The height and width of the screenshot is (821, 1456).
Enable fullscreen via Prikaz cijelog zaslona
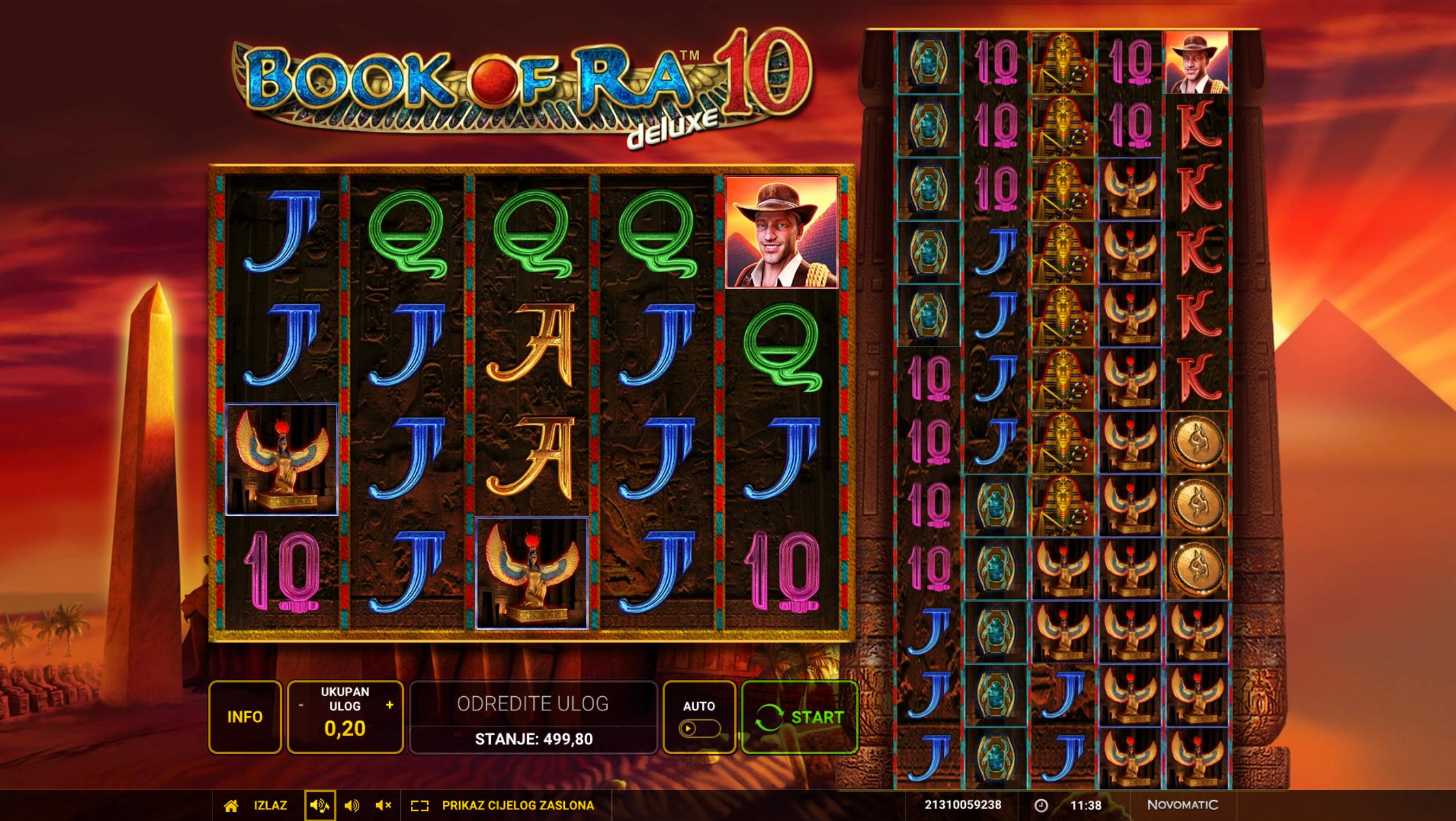tap(502, 805)
